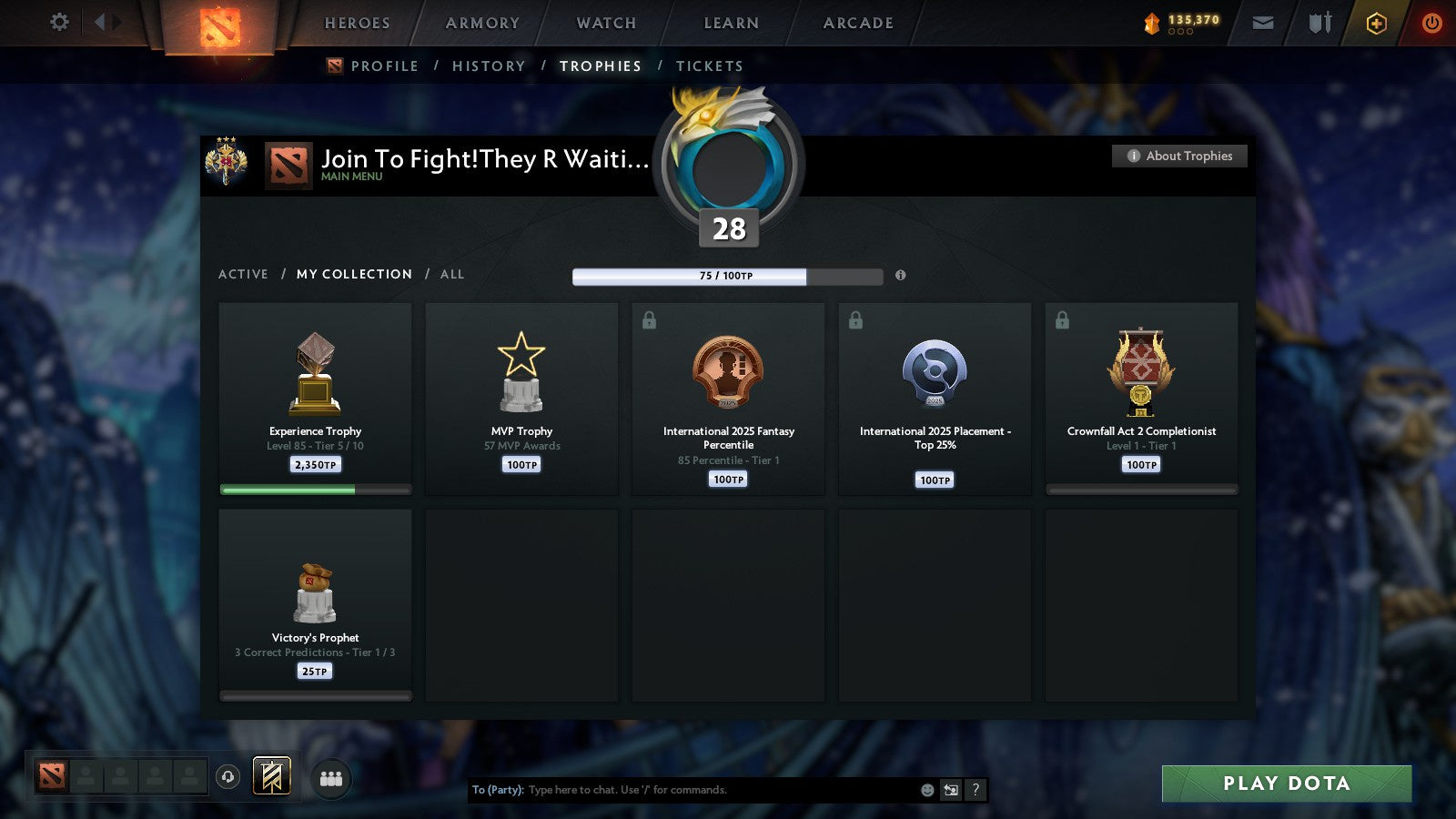
Task: Open About Trophies
Action: click(1179, 156)
